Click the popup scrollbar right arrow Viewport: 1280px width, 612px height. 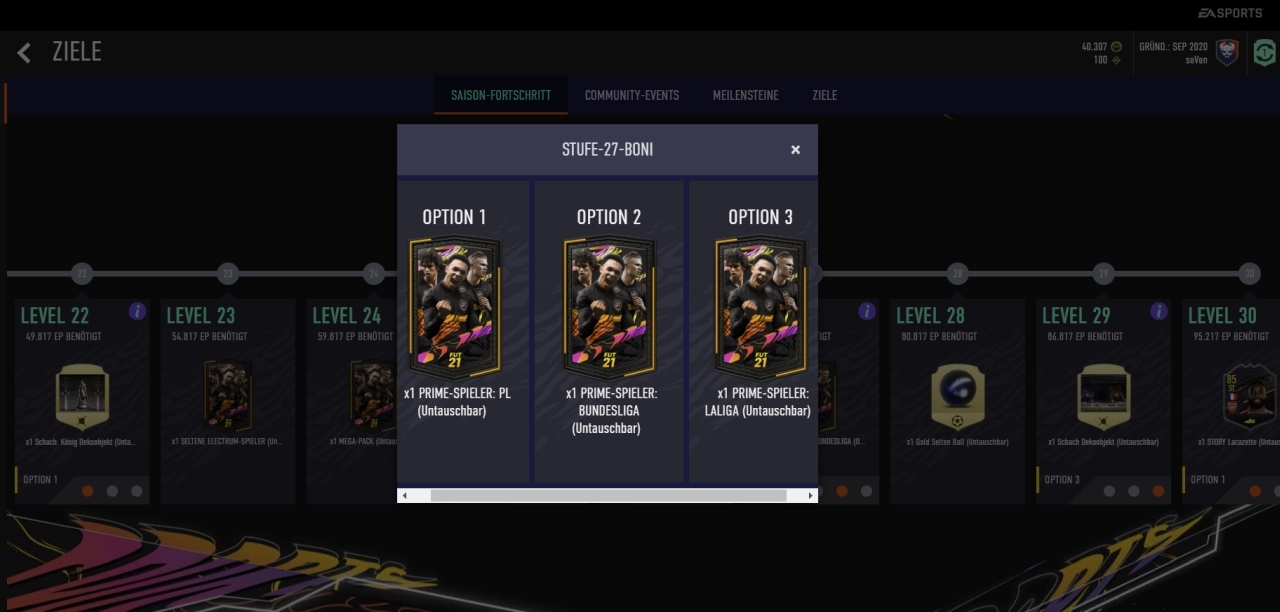[810, 495]
